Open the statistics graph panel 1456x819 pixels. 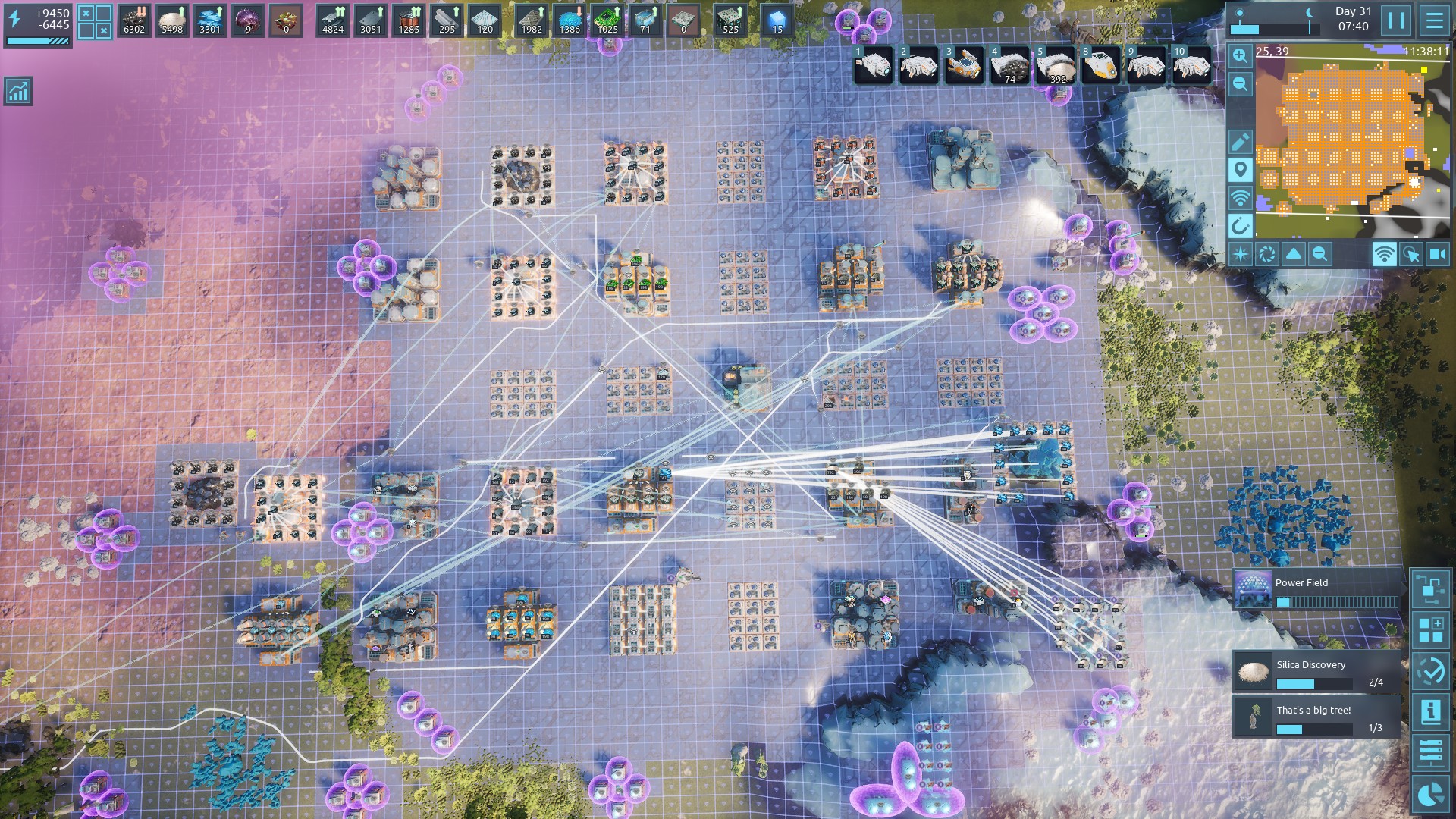[17, 91]
